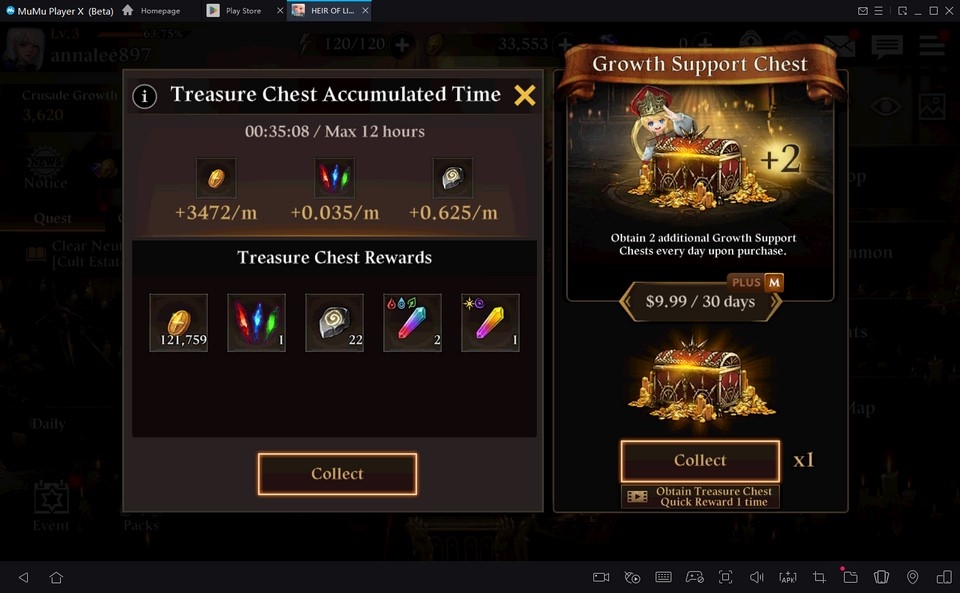Obtain Treasure Chest Quick Reward via video
The image size is (960, 593).
point(700,497)
